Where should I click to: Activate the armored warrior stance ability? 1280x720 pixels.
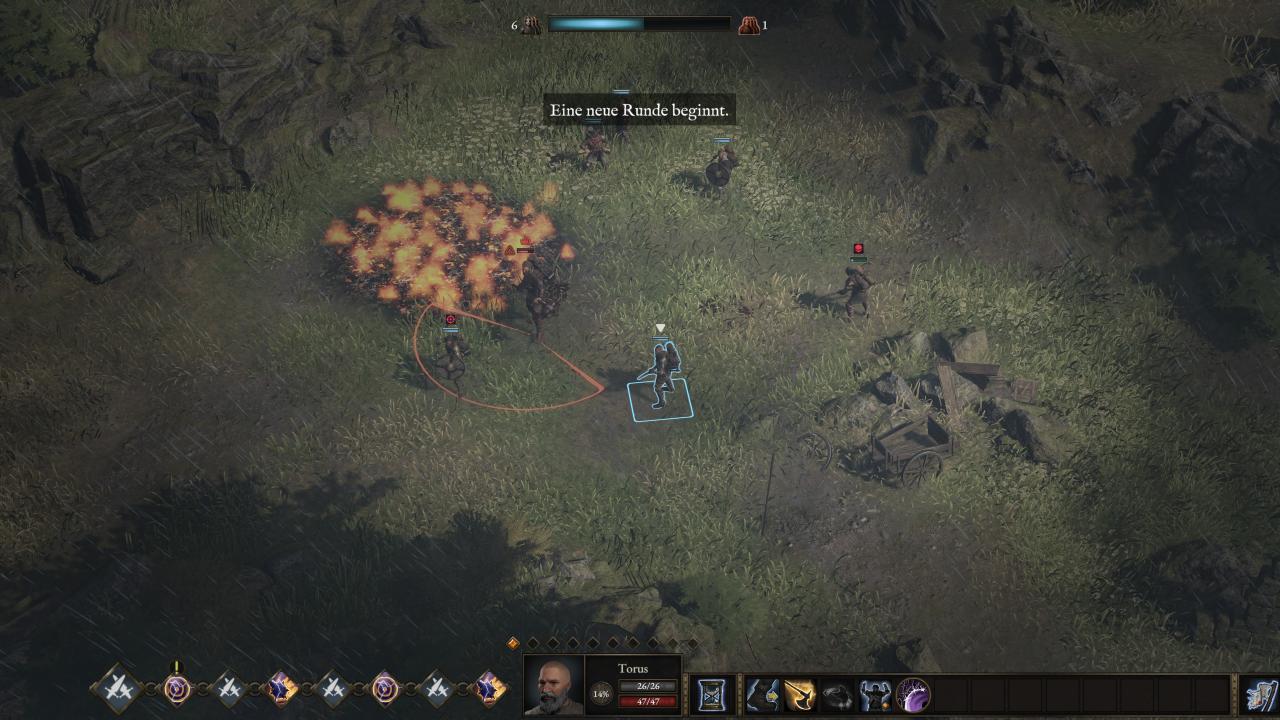pyautogui.click(x=875, y=694)
